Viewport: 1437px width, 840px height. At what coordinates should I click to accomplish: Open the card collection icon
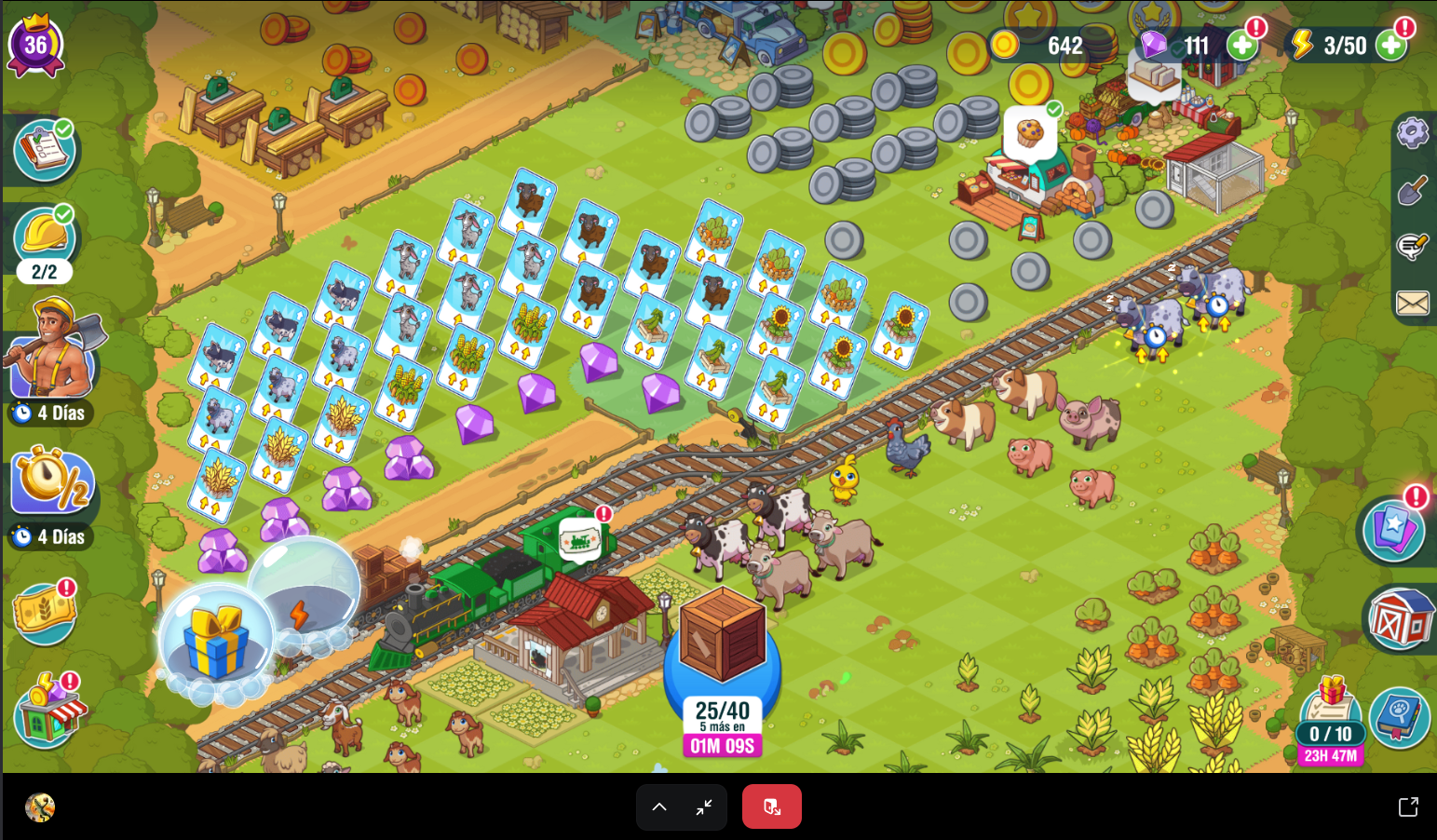[1393, 529]
